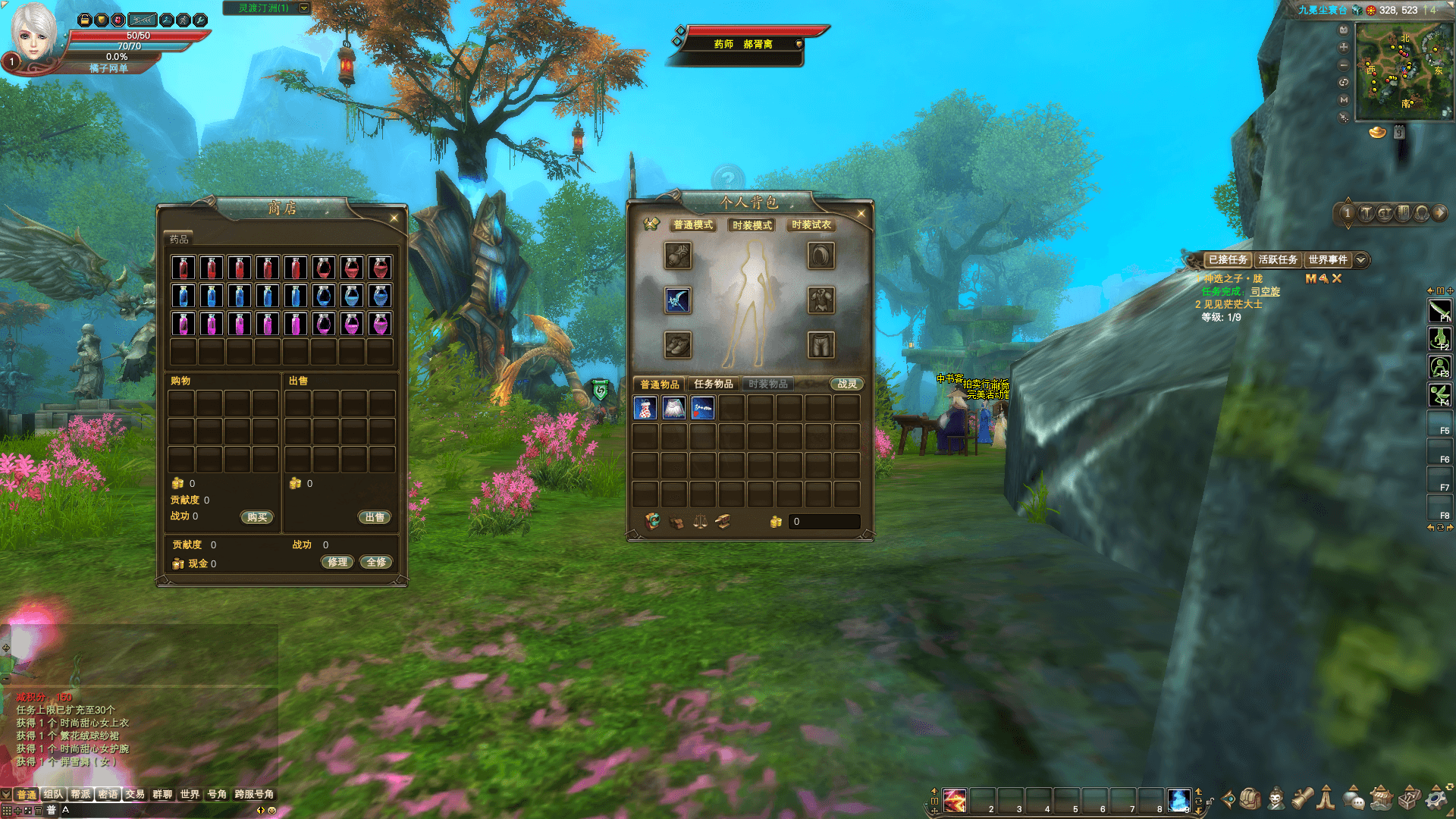This screenshot has width=1456, height=819.
Task: Open the 任务物品 quest items tab
Action: coord(713,384)
